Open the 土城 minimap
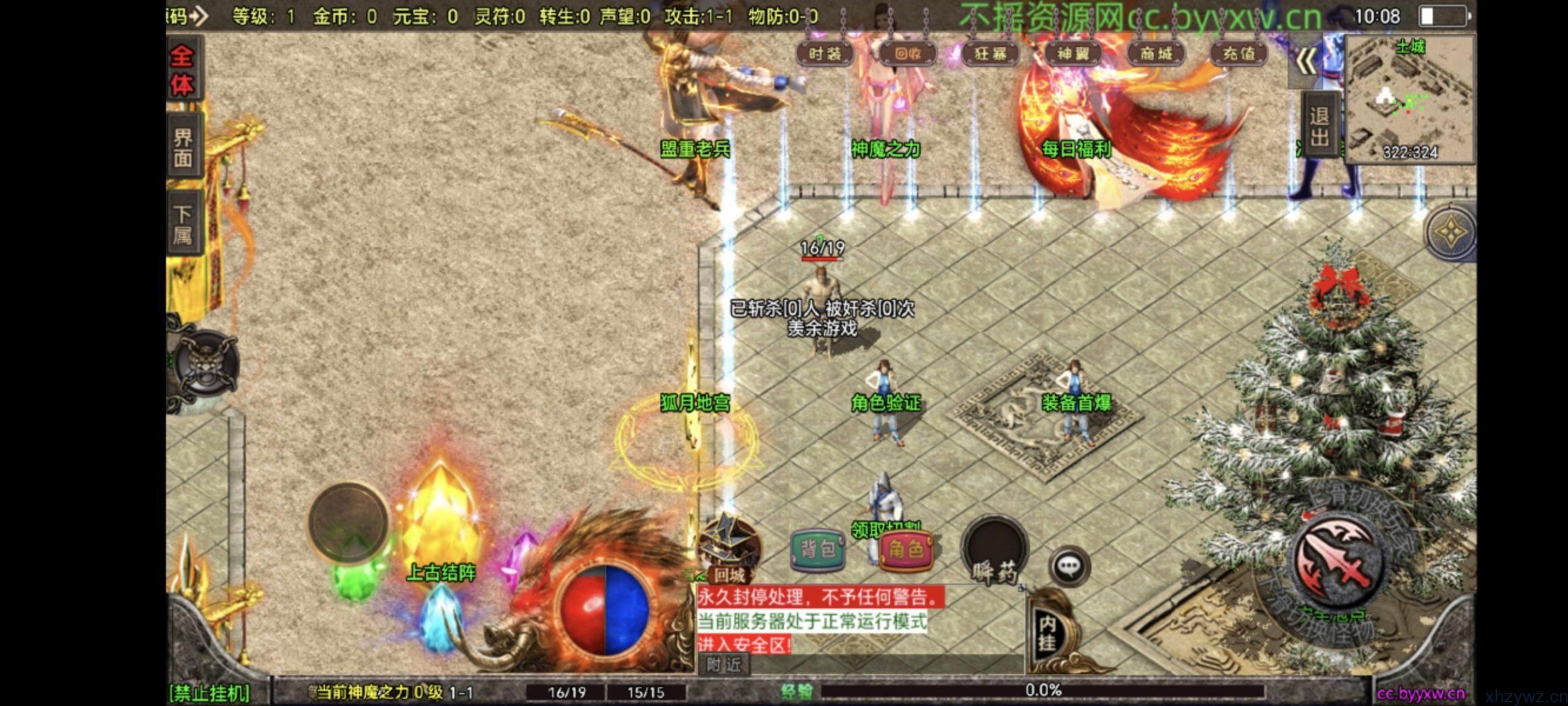1568x706 pixels. point(1409,99)
